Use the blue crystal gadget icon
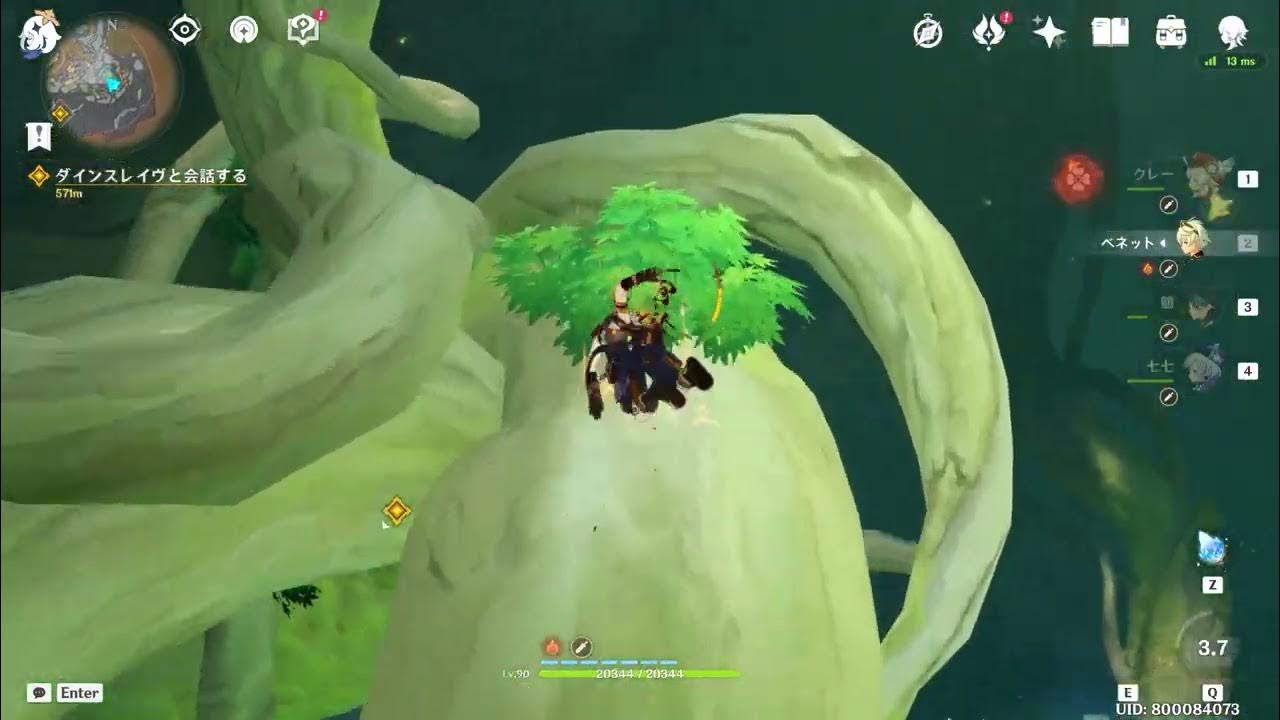This screenshot has width=1280, height=720. [1212, 549]
